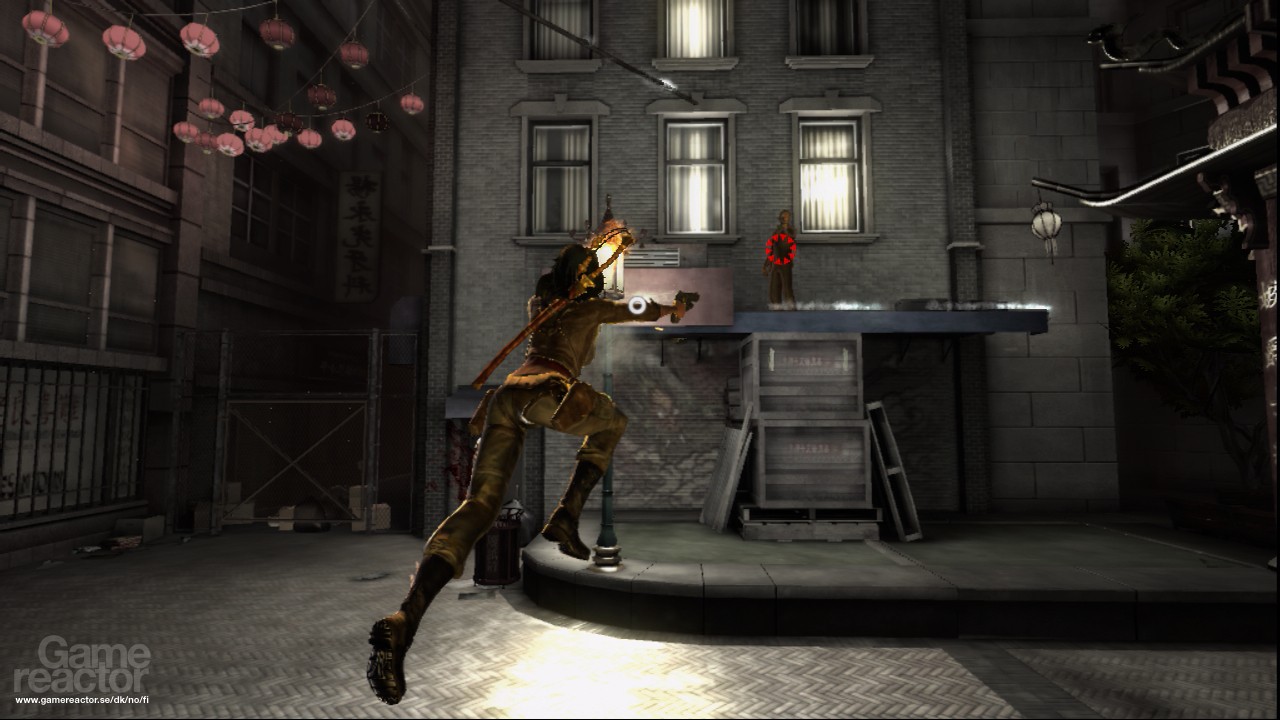Click the Gamereactor watermark logo

point(82,666)
